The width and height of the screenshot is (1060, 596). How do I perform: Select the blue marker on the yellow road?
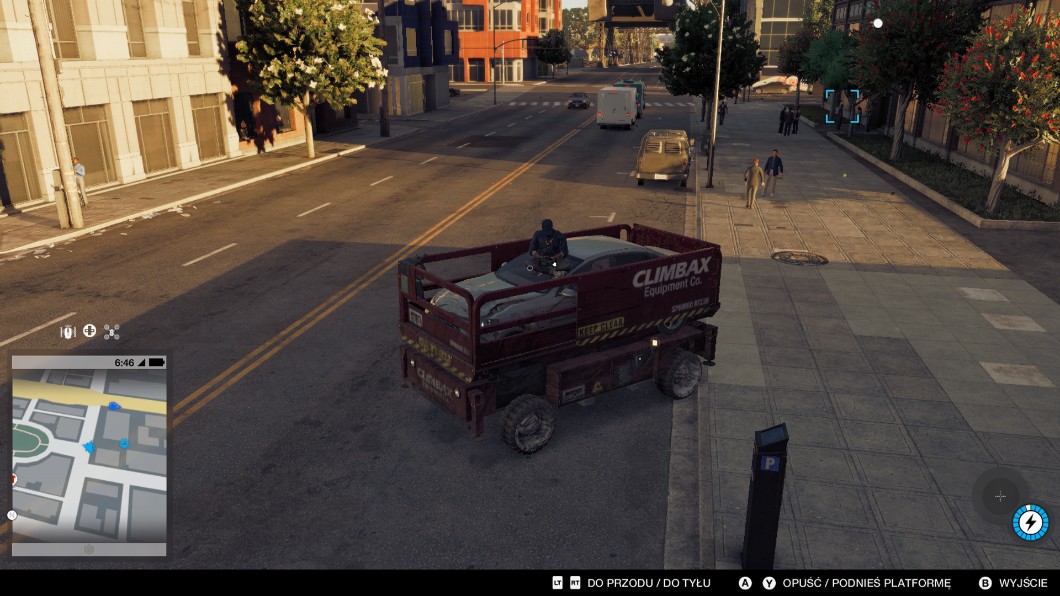114,406
